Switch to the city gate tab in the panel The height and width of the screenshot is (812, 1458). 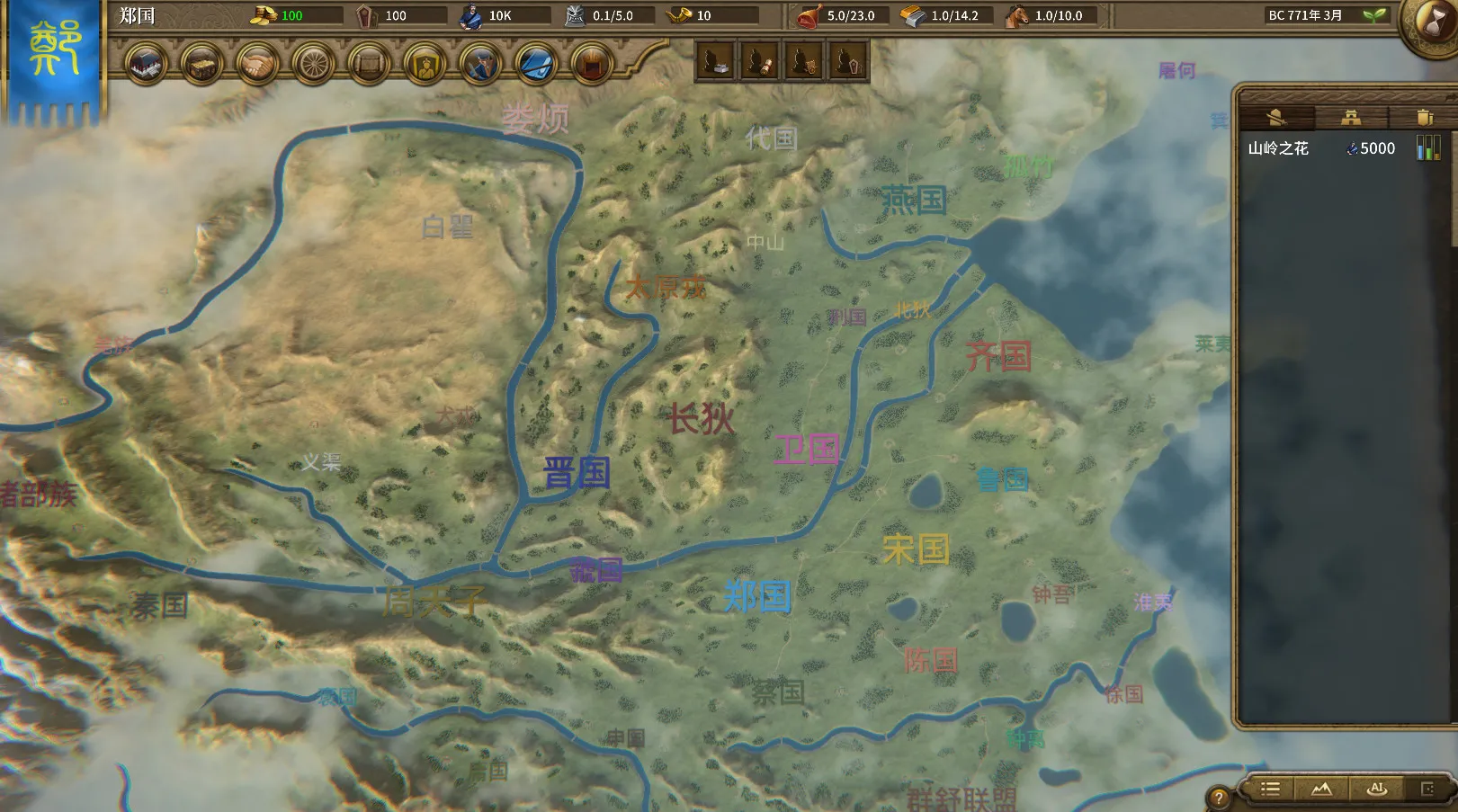tap(1352, 118)
